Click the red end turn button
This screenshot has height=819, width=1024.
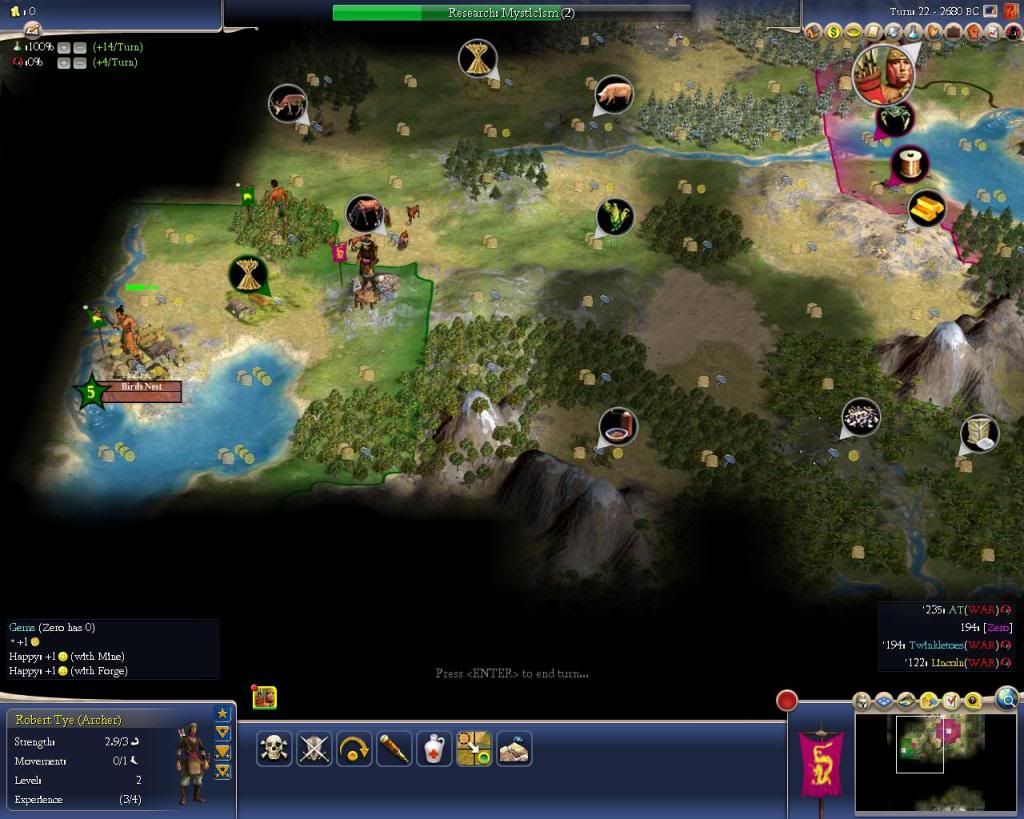pyautogui.click(x=787, y=701)
